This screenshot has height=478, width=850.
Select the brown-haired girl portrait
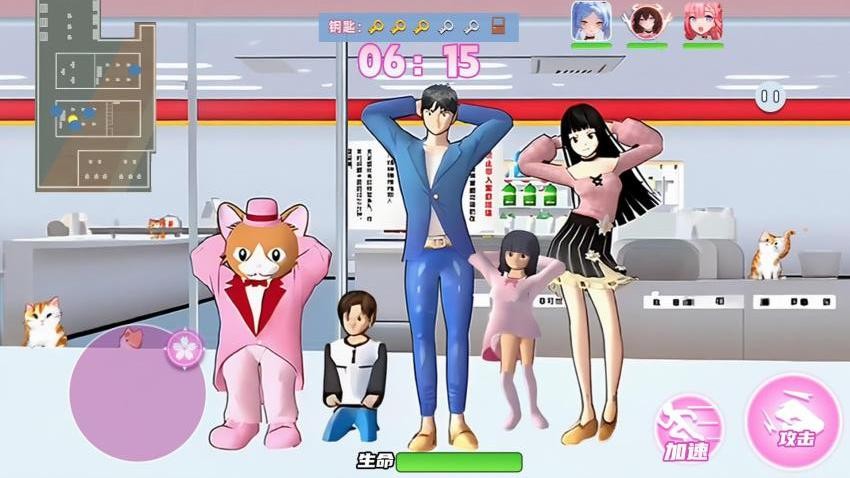tap(647, 21)
